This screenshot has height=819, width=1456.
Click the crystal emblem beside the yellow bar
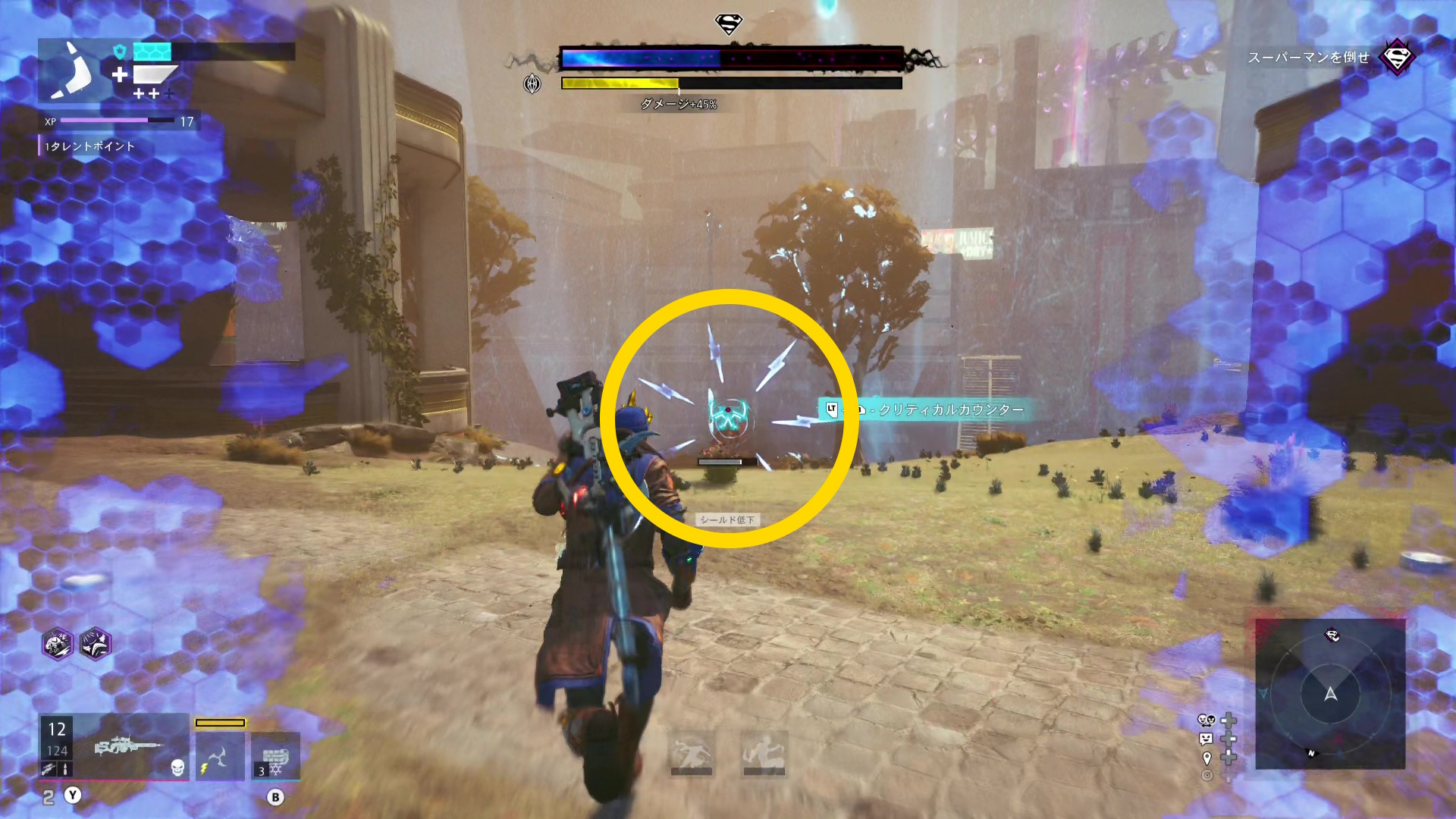pos(532,83)
